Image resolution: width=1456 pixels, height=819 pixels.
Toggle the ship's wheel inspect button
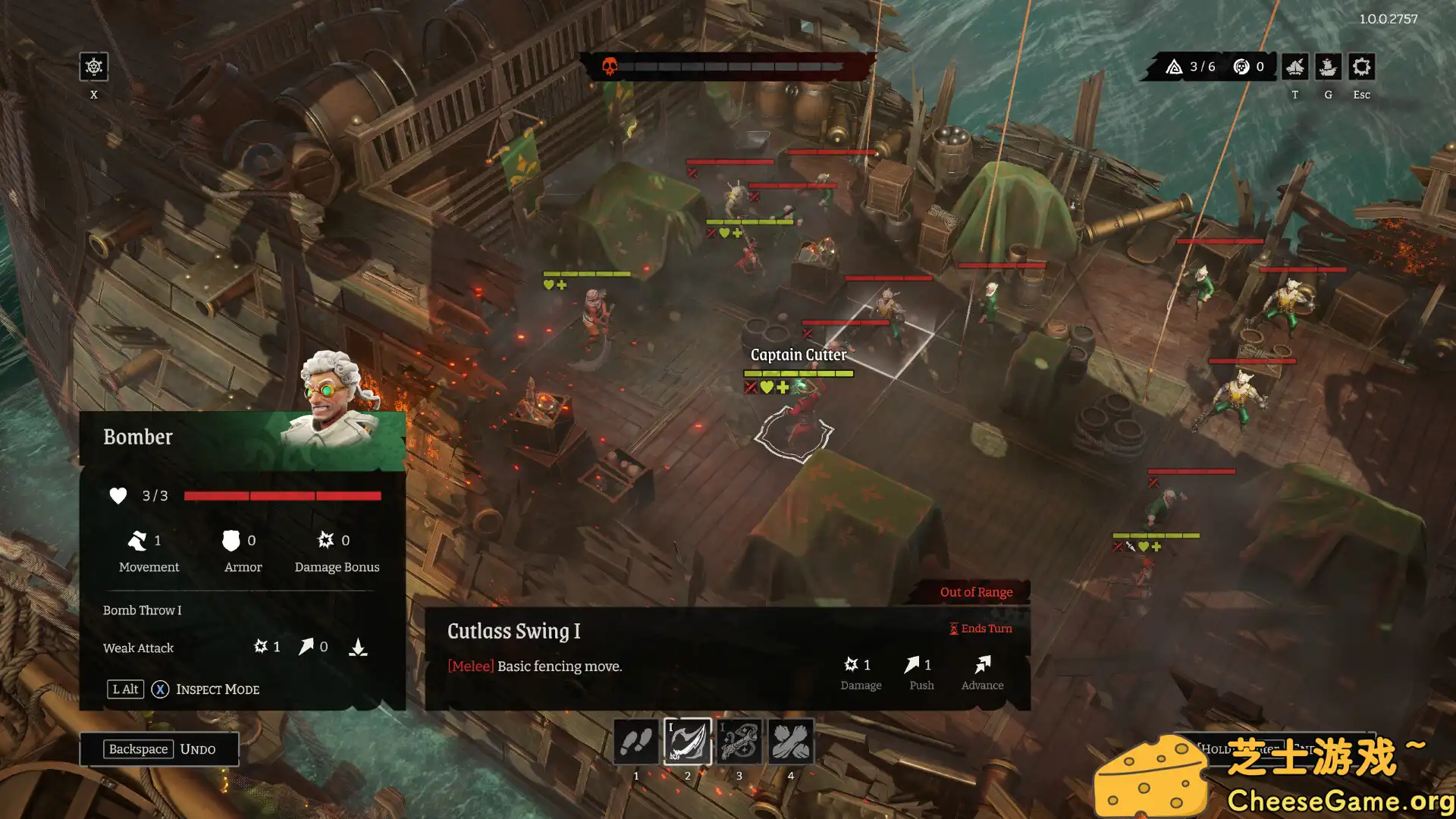[94, 67]
